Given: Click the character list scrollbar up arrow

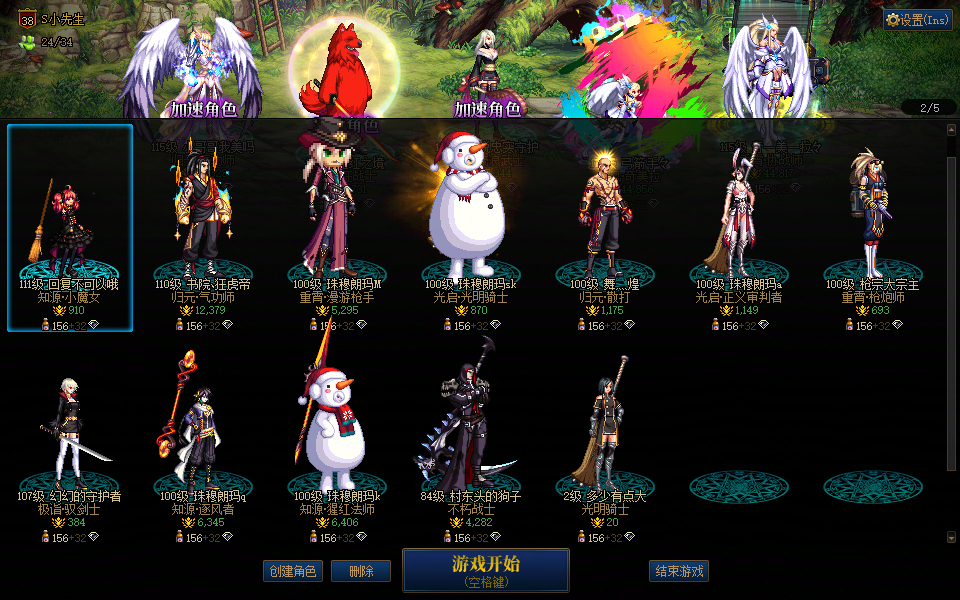Looking at the screenshot, I should click(951, 129).
